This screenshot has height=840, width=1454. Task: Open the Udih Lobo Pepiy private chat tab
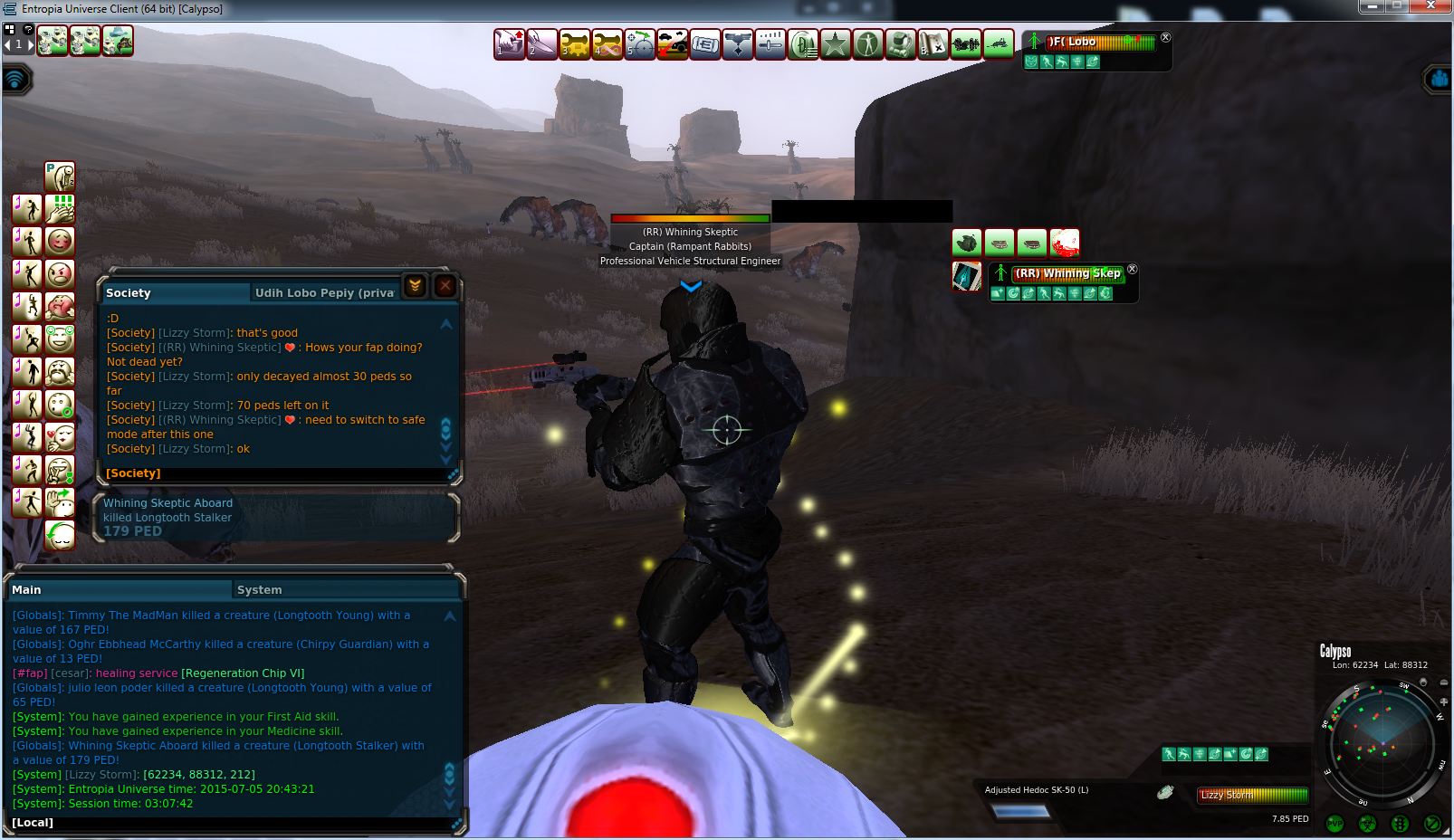tap(324, 293)
